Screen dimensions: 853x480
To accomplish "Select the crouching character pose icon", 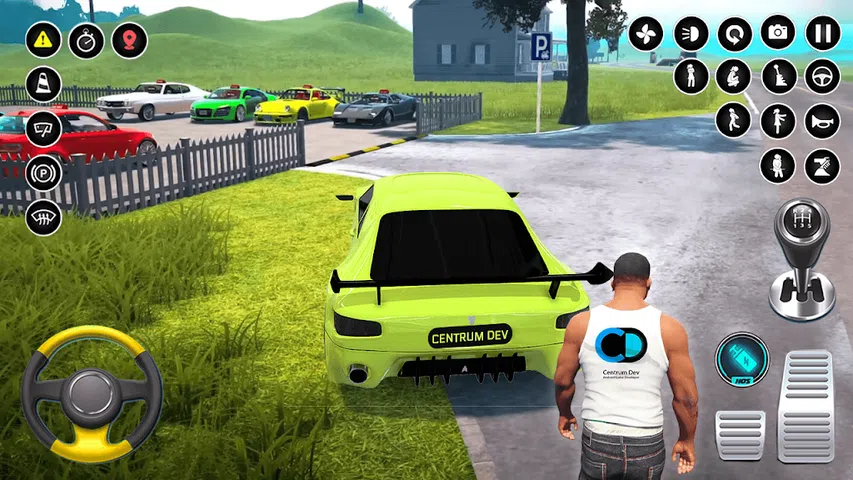I will tap(734, 76).
